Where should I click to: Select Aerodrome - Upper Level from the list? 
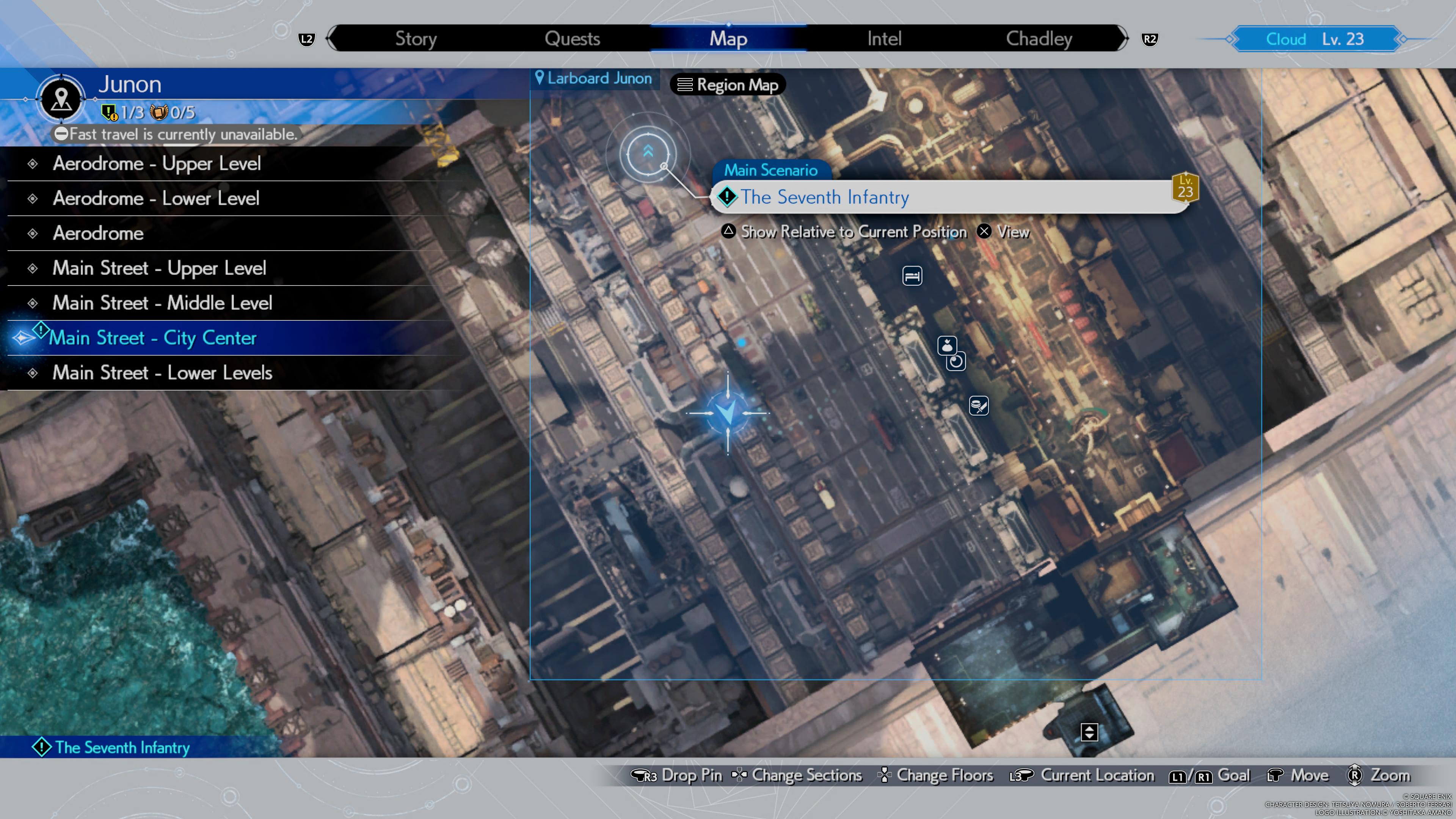point(157,163)
